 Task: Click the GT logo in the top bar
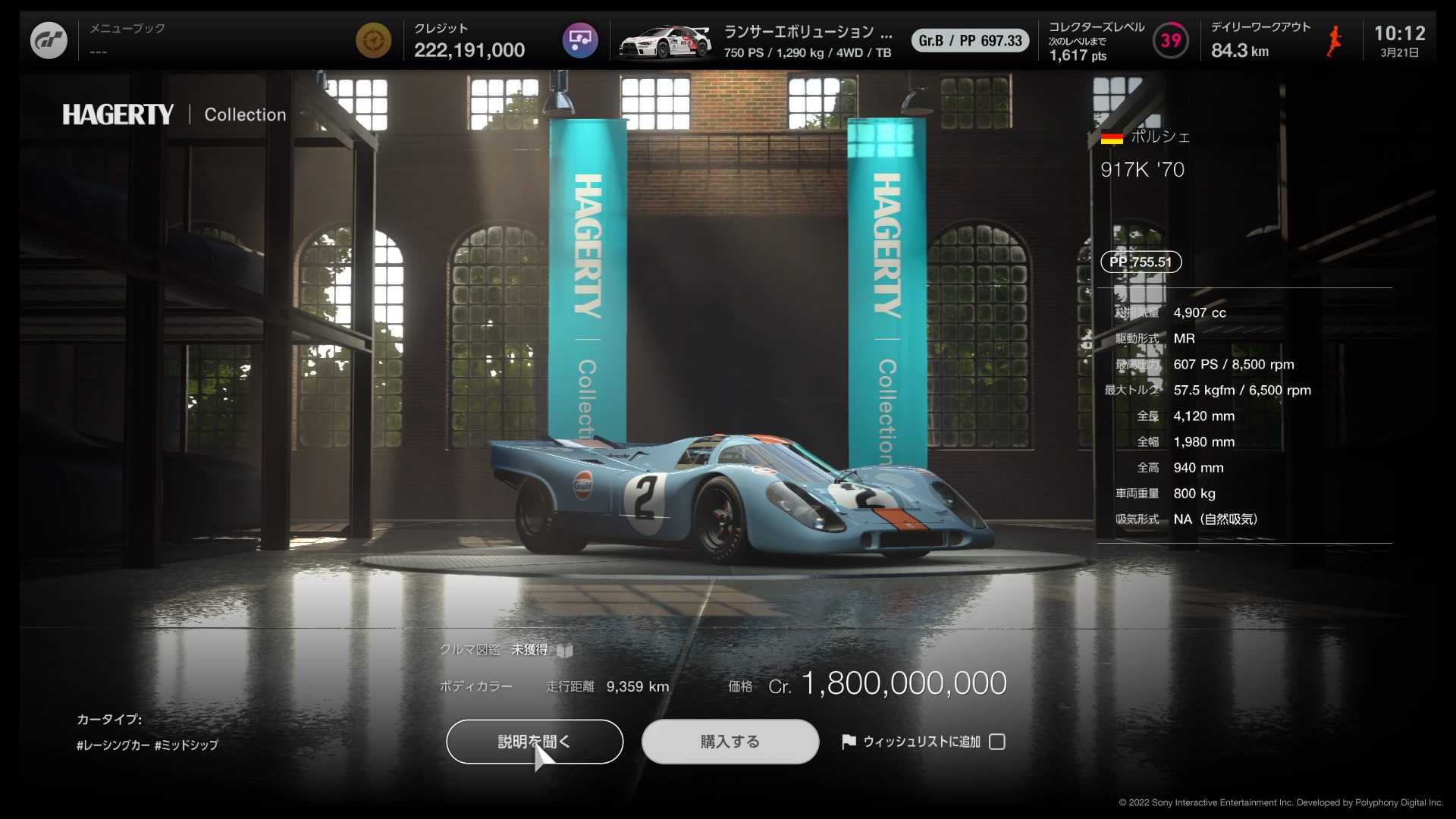pyautogui.click(x=49, y=39)
